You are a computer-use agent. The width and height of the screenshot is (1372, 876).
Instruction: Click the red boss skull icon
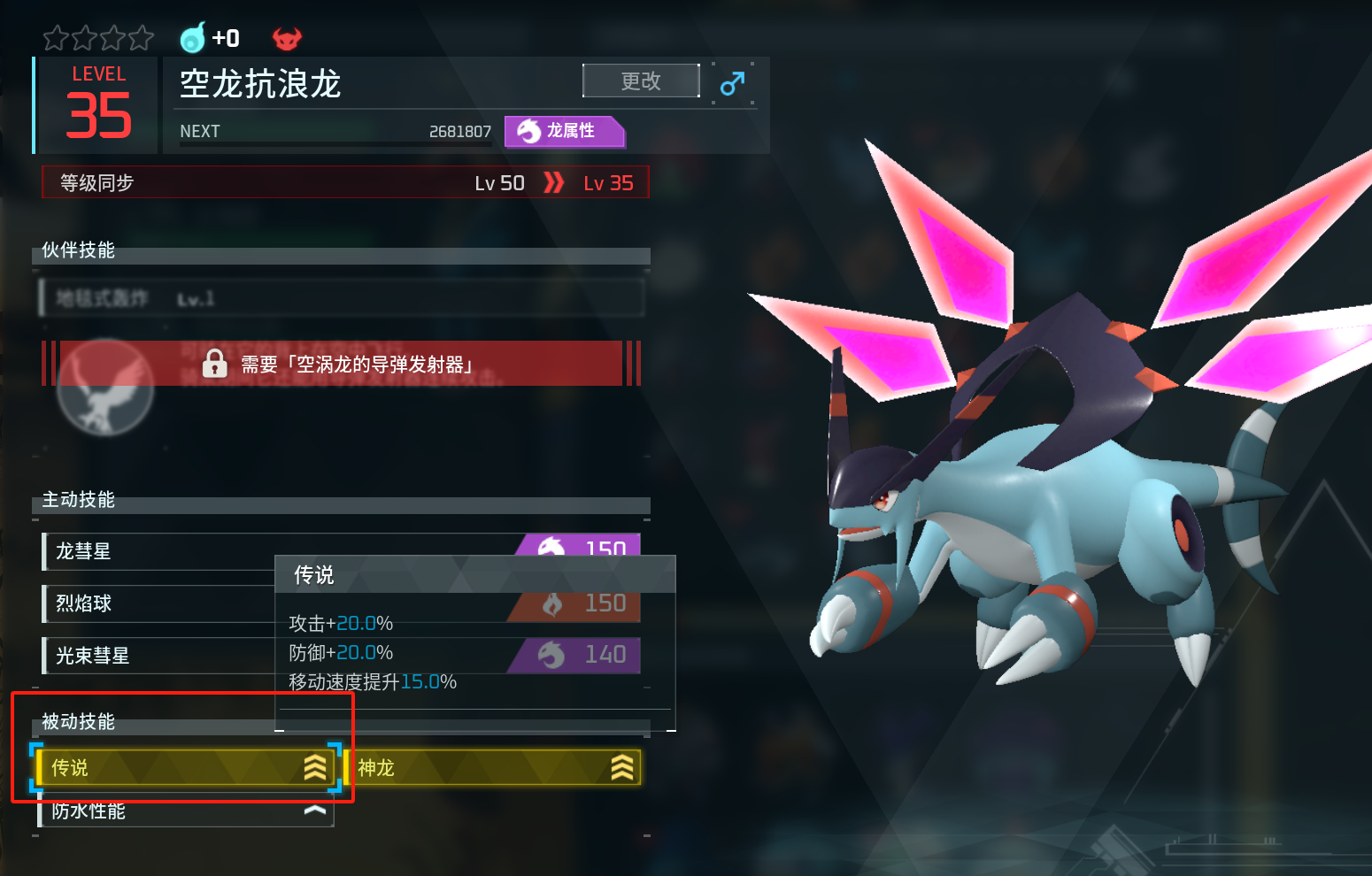287,38
